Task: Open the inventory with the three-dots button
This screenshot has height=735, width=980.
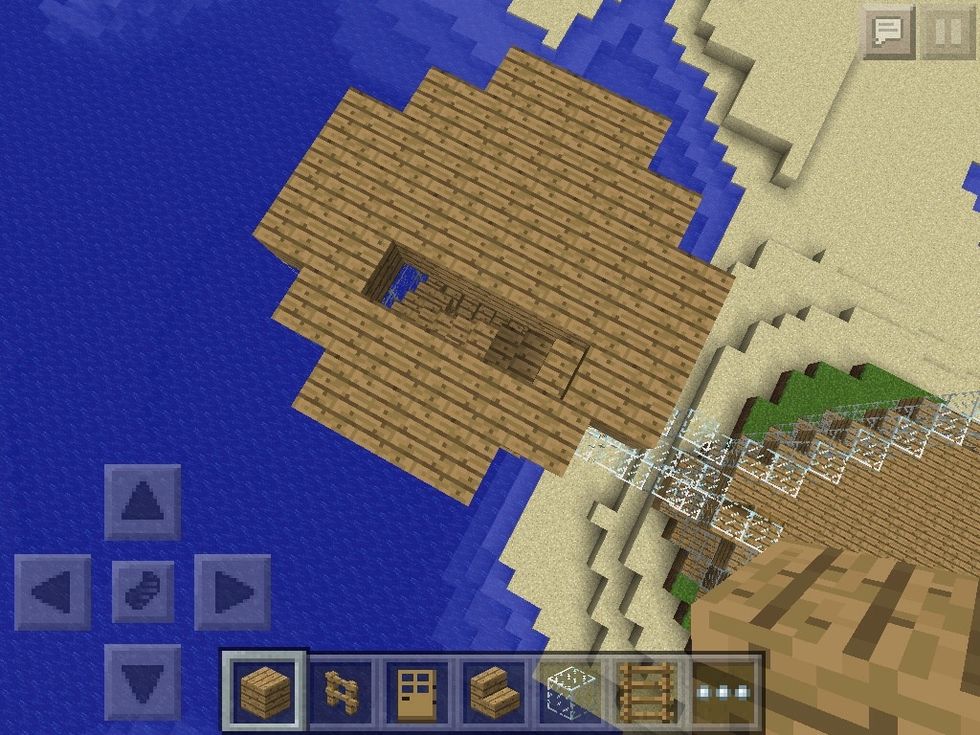Action: (x=724, y=690)
